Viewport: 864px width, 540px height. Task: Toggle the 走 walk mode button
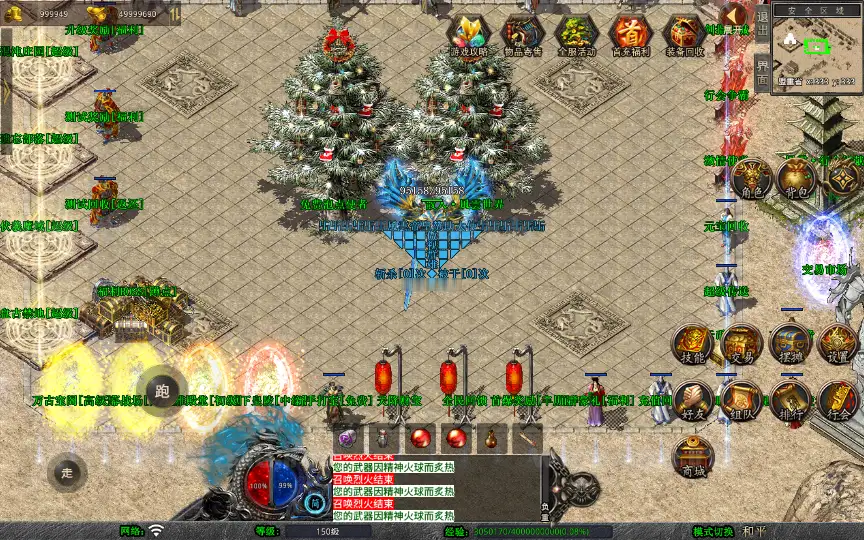coord(68,472)
